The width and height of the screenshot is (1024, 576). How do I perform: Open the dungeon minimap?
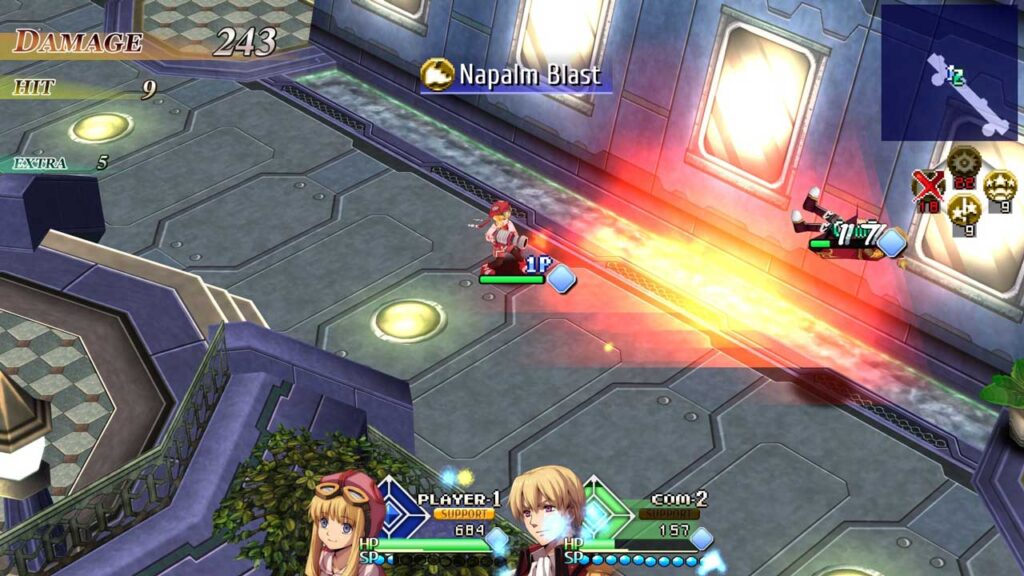point(948,72)
